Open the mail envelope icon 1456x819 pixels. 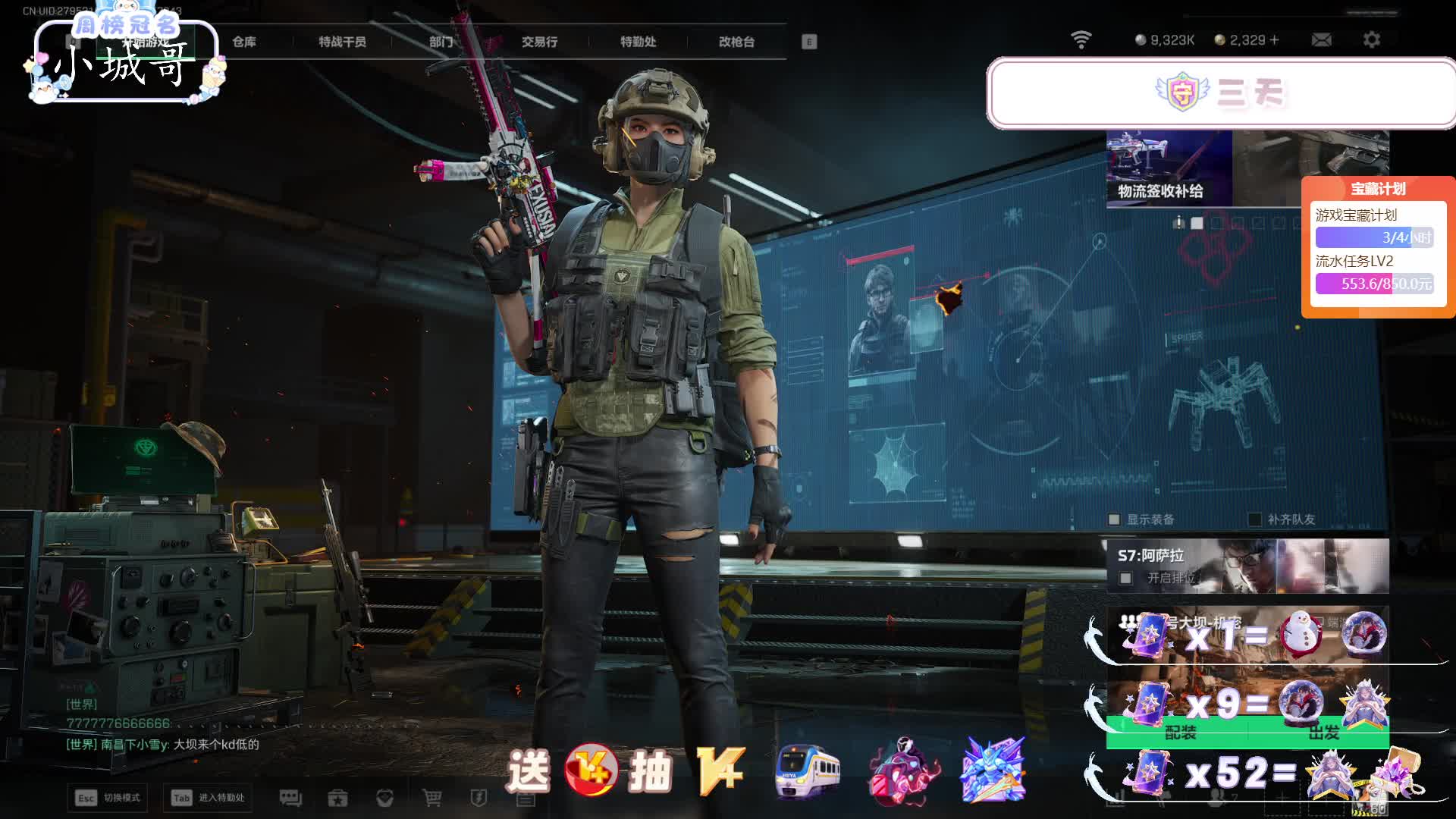tap(1321, 40)
